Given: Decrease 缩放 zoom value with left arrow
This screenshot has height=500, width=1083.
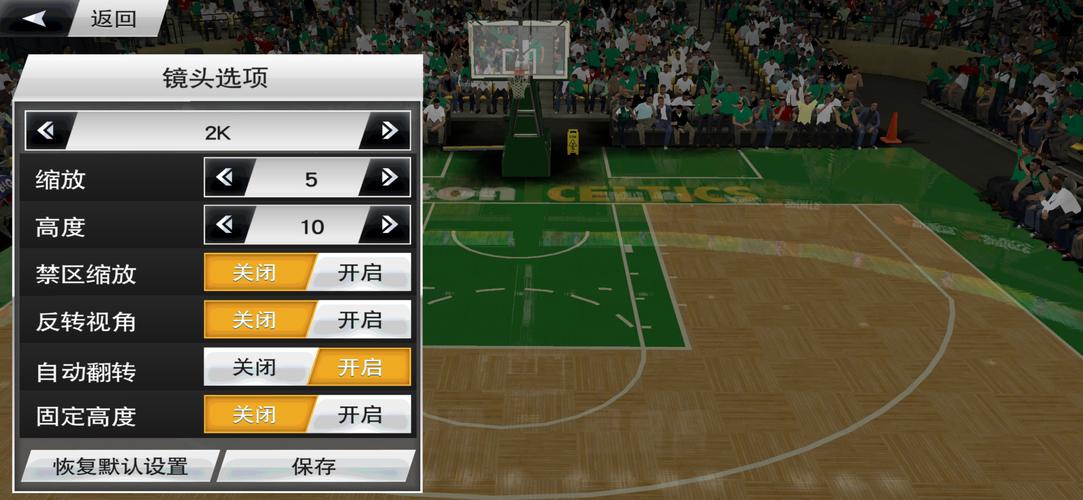Looking at the screenshot, I should click(x=225, y=178).
